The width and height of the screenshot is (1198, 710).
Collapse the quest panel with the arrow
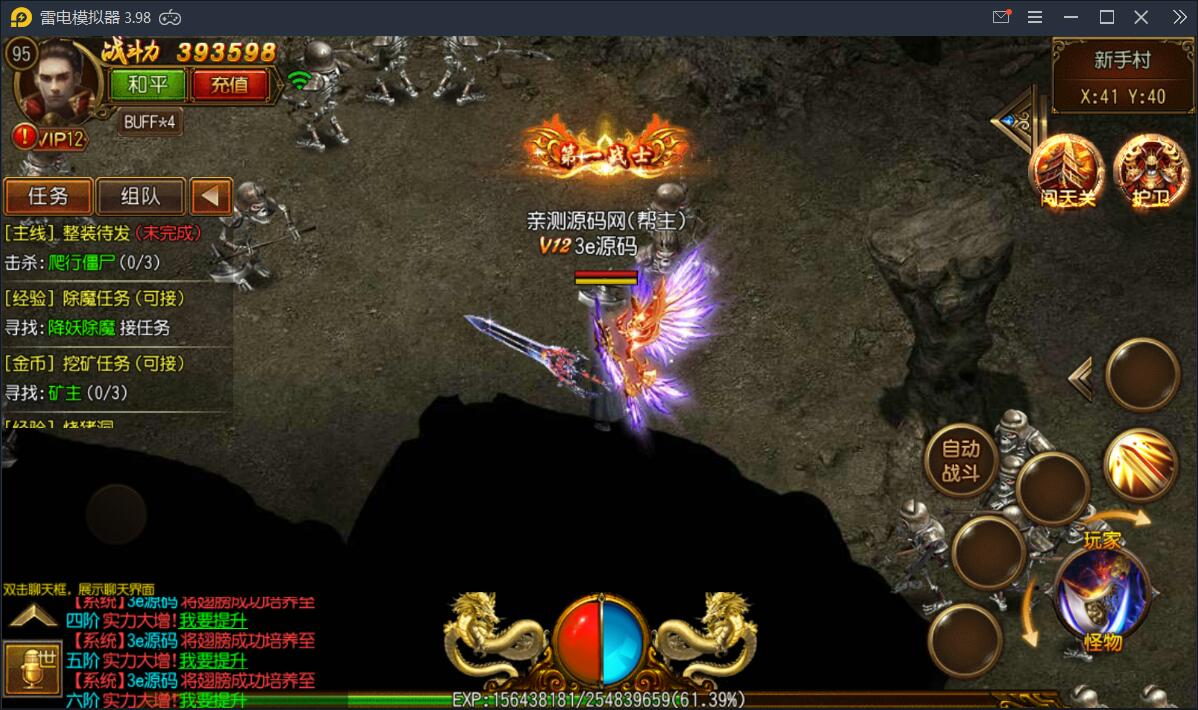click(x=210, y=196)
